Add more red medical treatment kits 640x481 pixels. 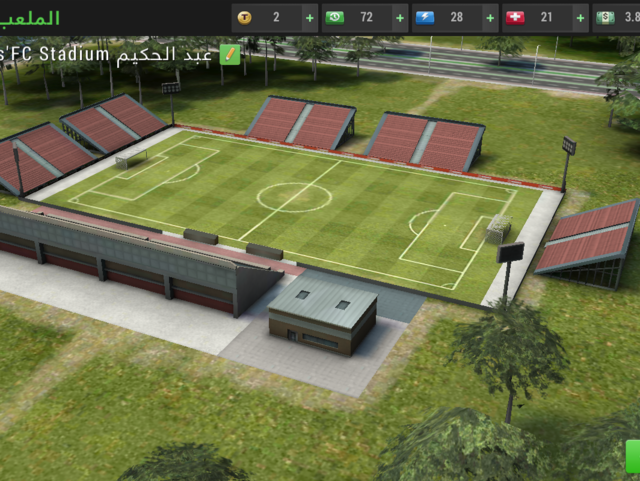580,18
